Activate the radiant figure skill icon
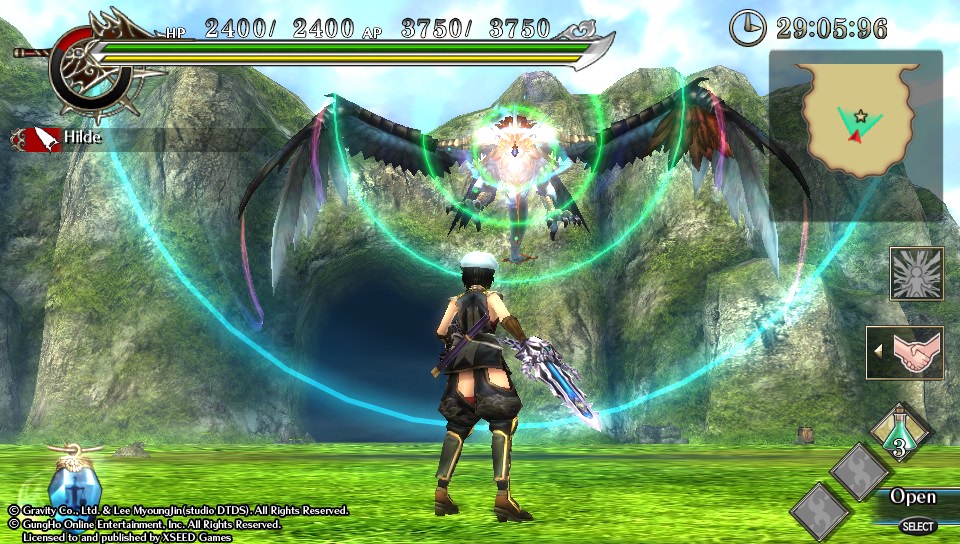 point(916,273)
